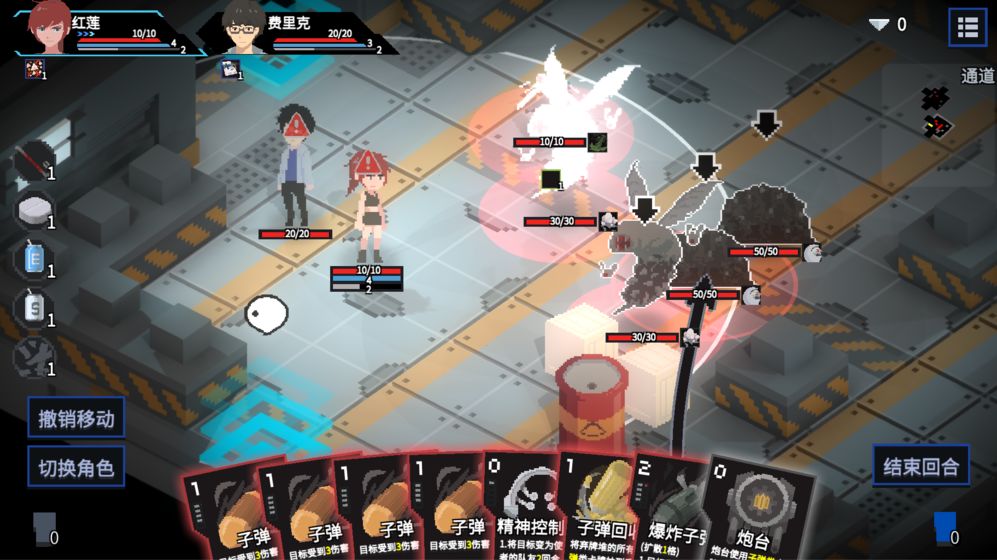
Task: Select 红莲's character portrait
Action: [47, 28]
